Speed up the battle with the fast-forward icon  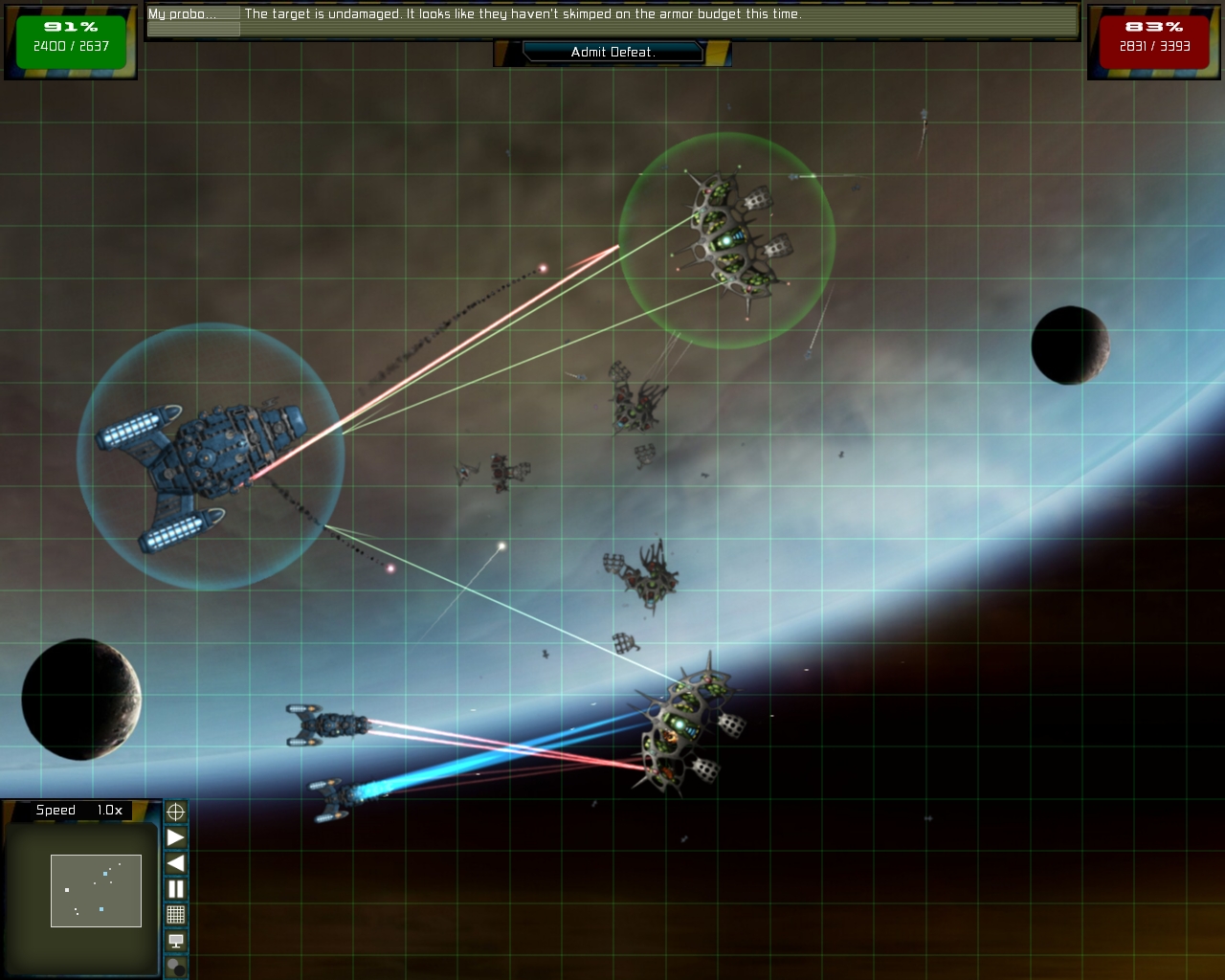point(174,838)
